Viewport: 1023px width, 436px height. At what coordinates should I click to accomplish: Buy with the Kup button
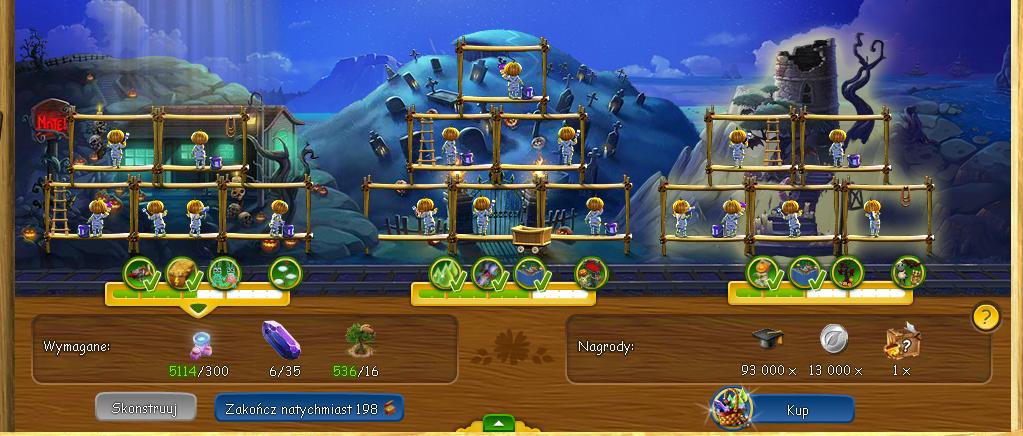[x=798, y=410]
